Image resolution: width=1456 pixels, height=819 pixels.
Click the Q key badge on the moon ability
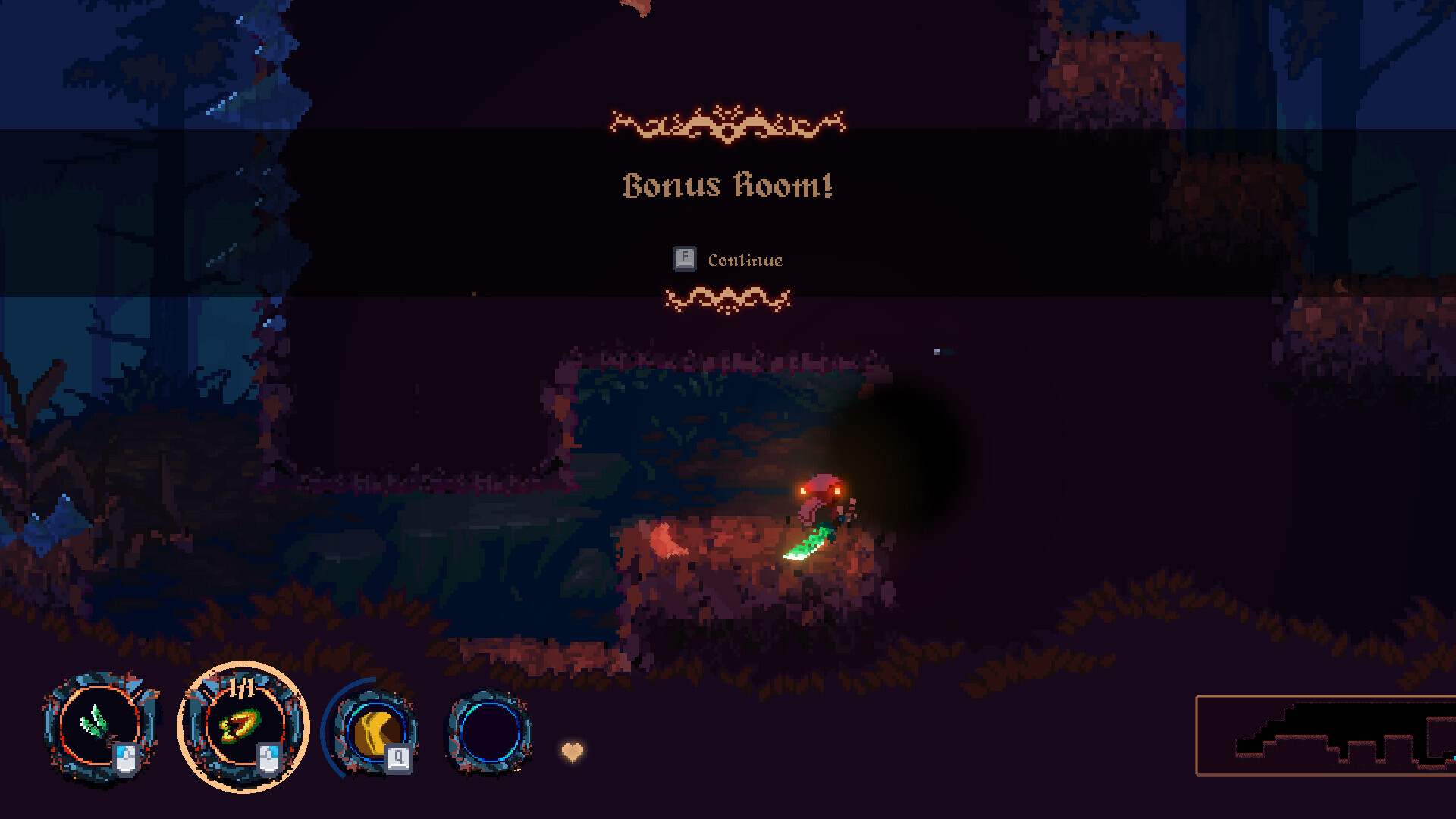(x=397, y=756)
